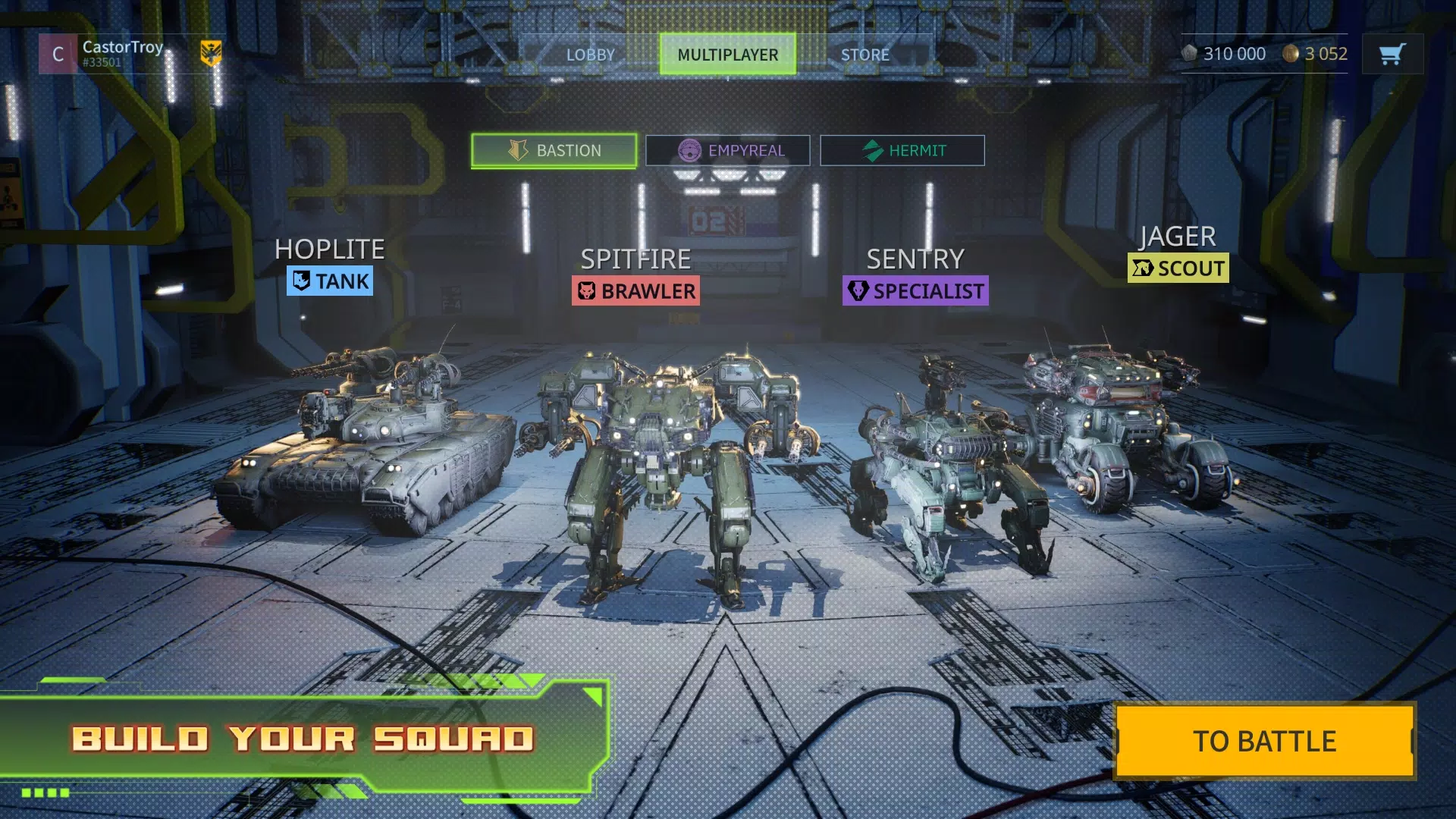Viewport: 1456px width, 819px height.
Task: Open the shopping cart store icon
Action: [1392, 54]
